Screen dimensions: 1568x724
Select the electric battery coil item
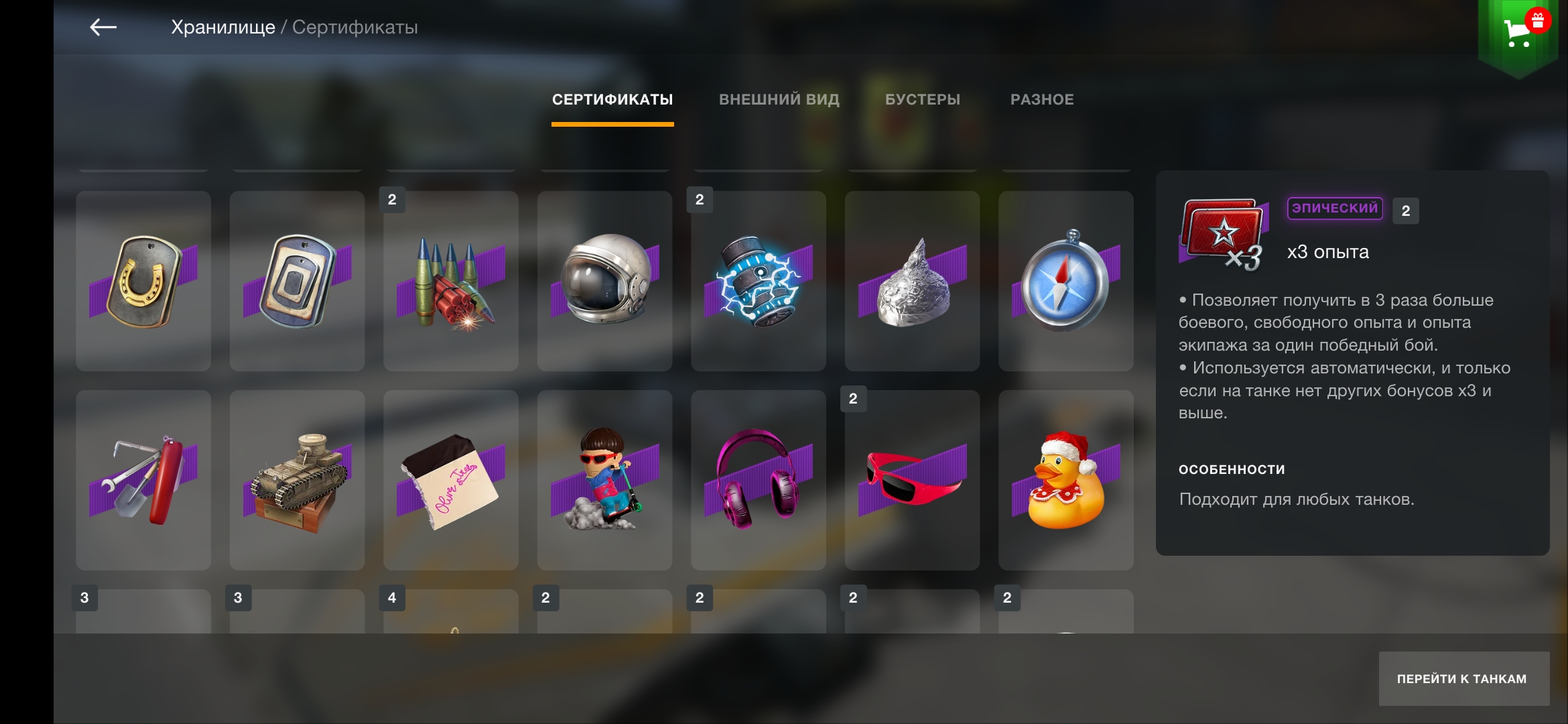point(759,282)
